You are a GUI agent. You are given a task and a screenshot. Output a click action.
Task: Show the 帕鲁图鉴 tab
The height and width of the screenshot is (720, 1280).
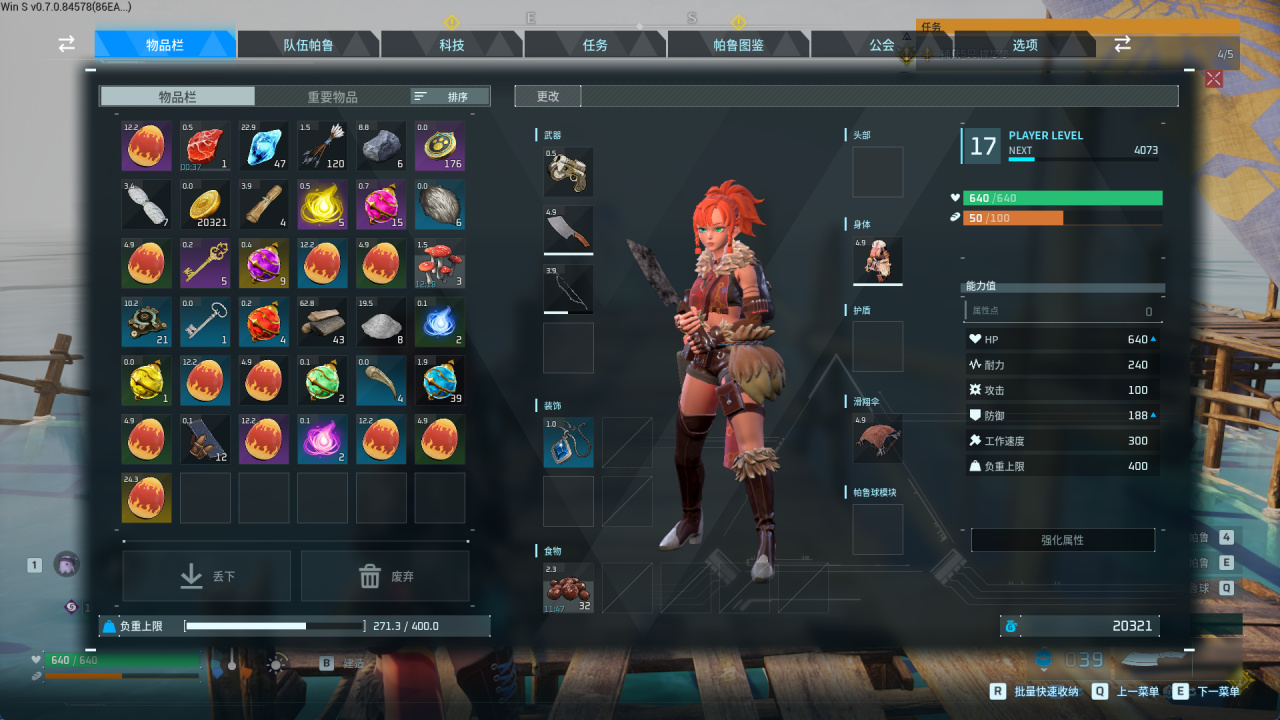point(738,45)
